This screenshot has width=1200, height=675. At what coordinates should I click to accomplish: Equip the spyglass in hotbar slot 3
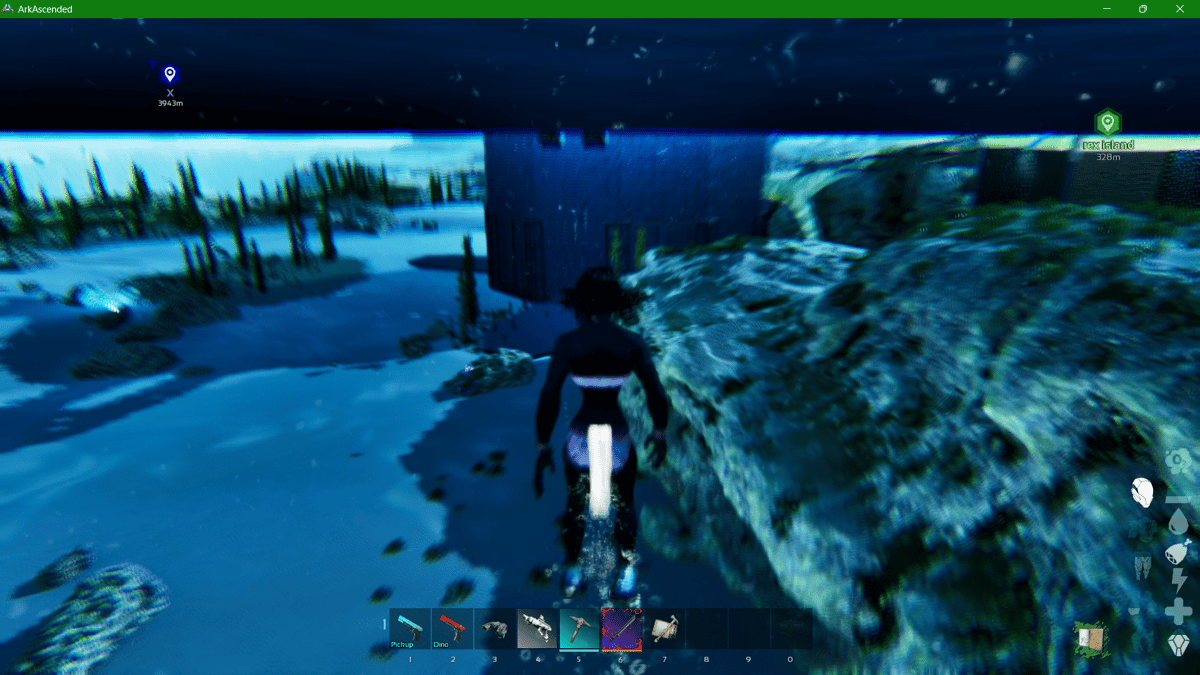coord(494,629)
